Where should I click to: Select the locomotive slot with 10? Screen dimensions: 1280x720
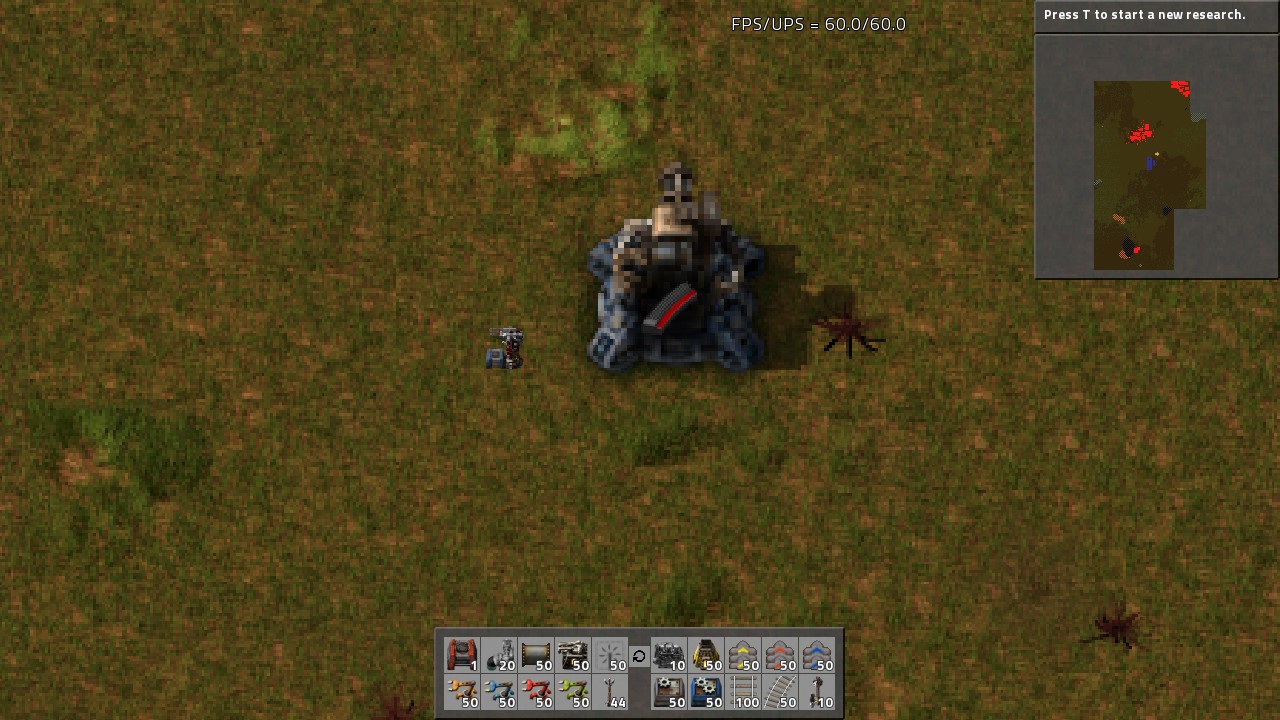tap(669, 655)
